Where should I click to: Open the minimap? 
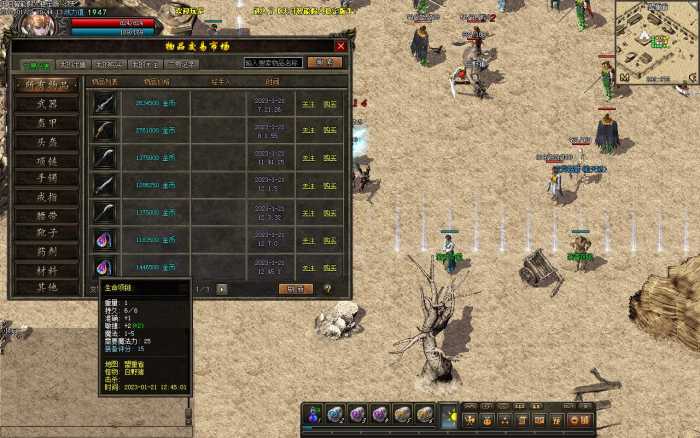pyautogui.click(x=654, y=42)
